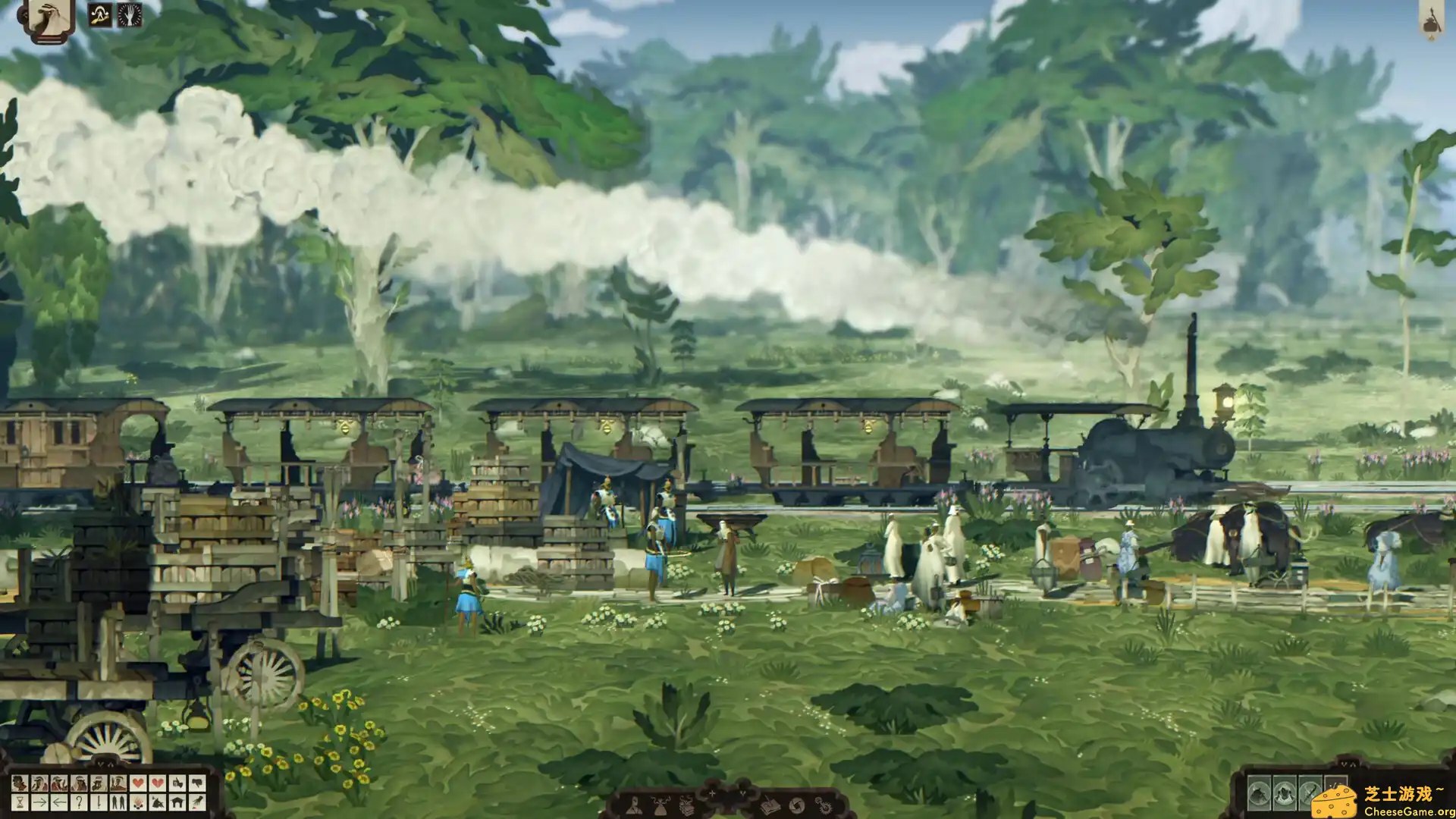Click the plus sign above the toolbar
The width and height of the screenshot is (1456, 819).
[712, 793]
